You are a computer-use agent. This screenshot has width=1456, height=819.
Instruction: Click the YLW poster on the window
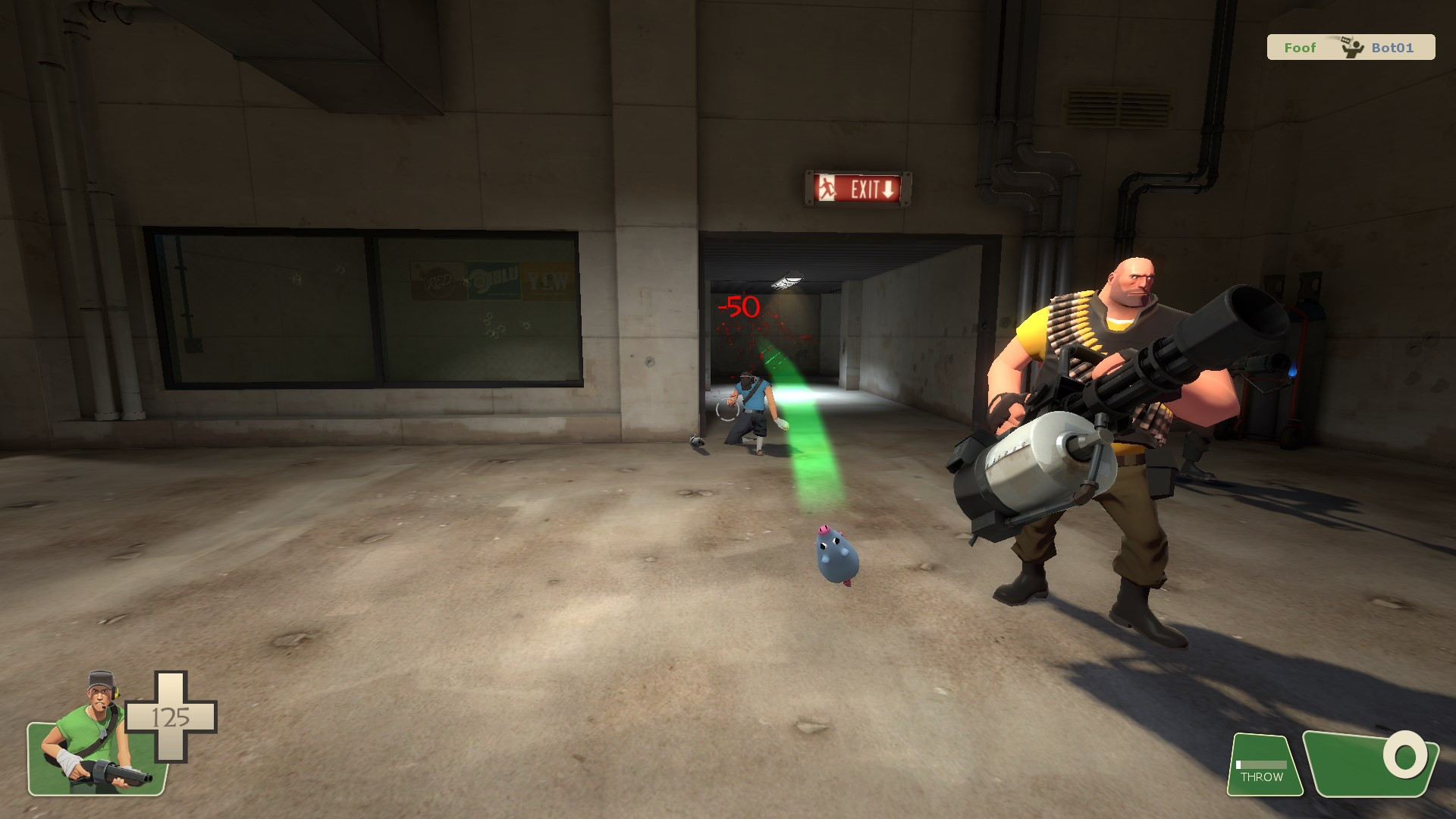548,281
